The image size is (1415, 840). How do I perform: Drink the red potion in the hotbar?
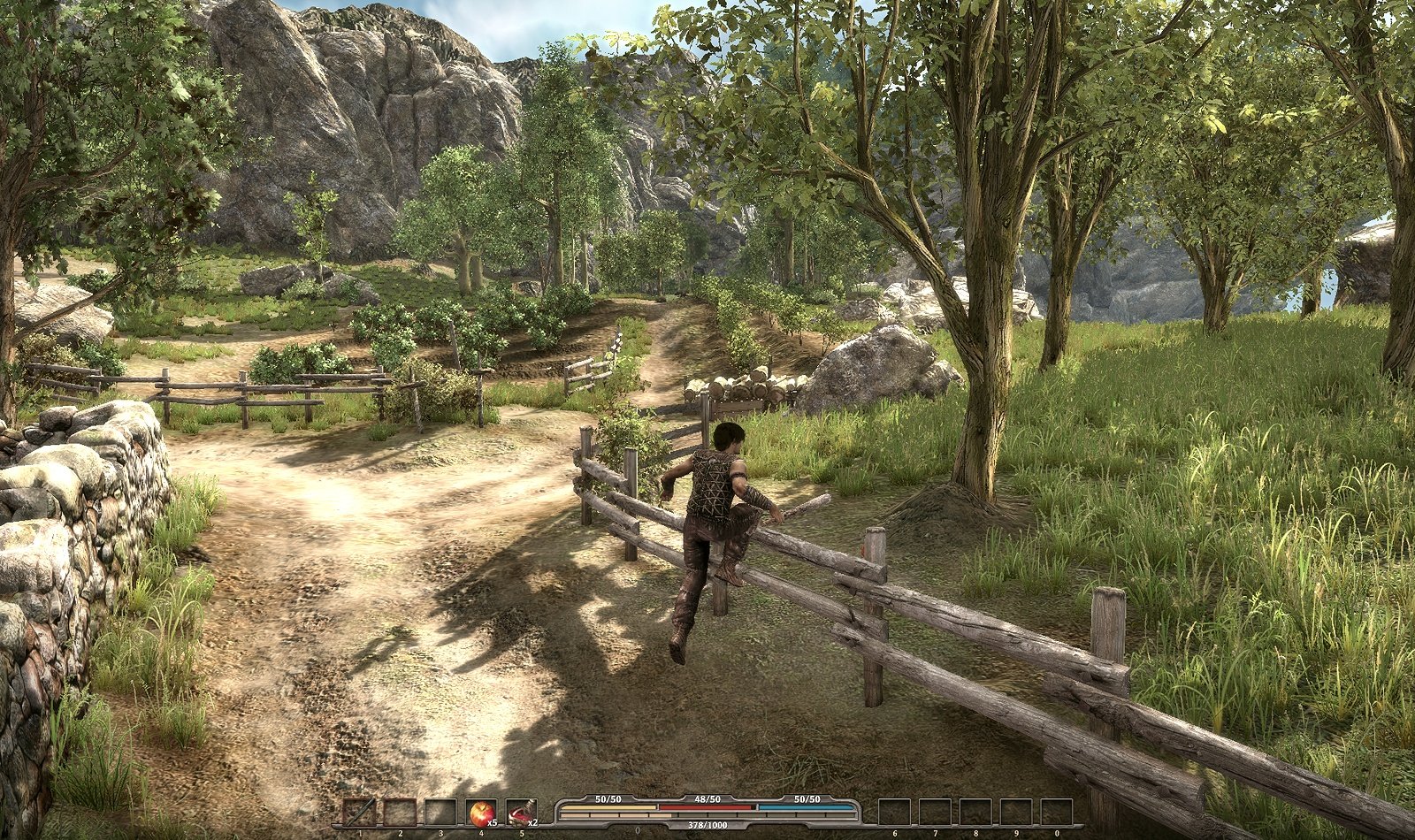pyautogui.click(x=521, y=812)
